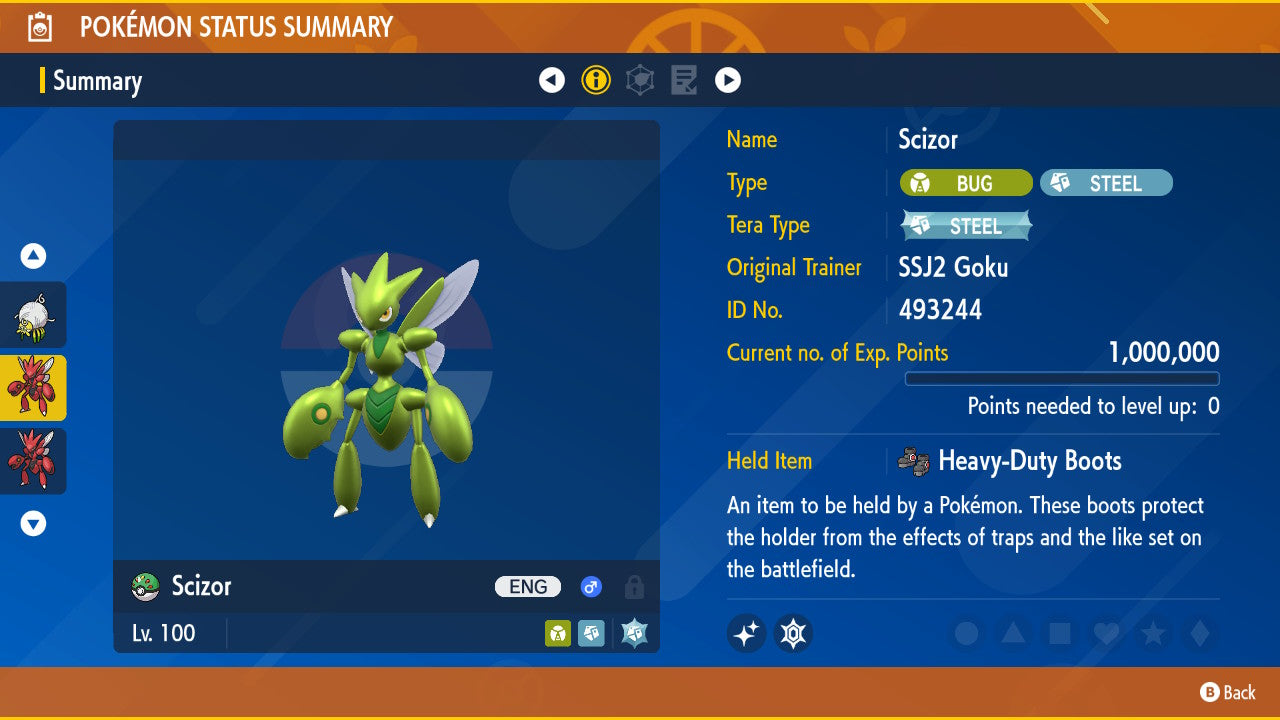This screenshot has width=1280, height=720.
Task: Toggle the circle marking
Action: (966, 633)
